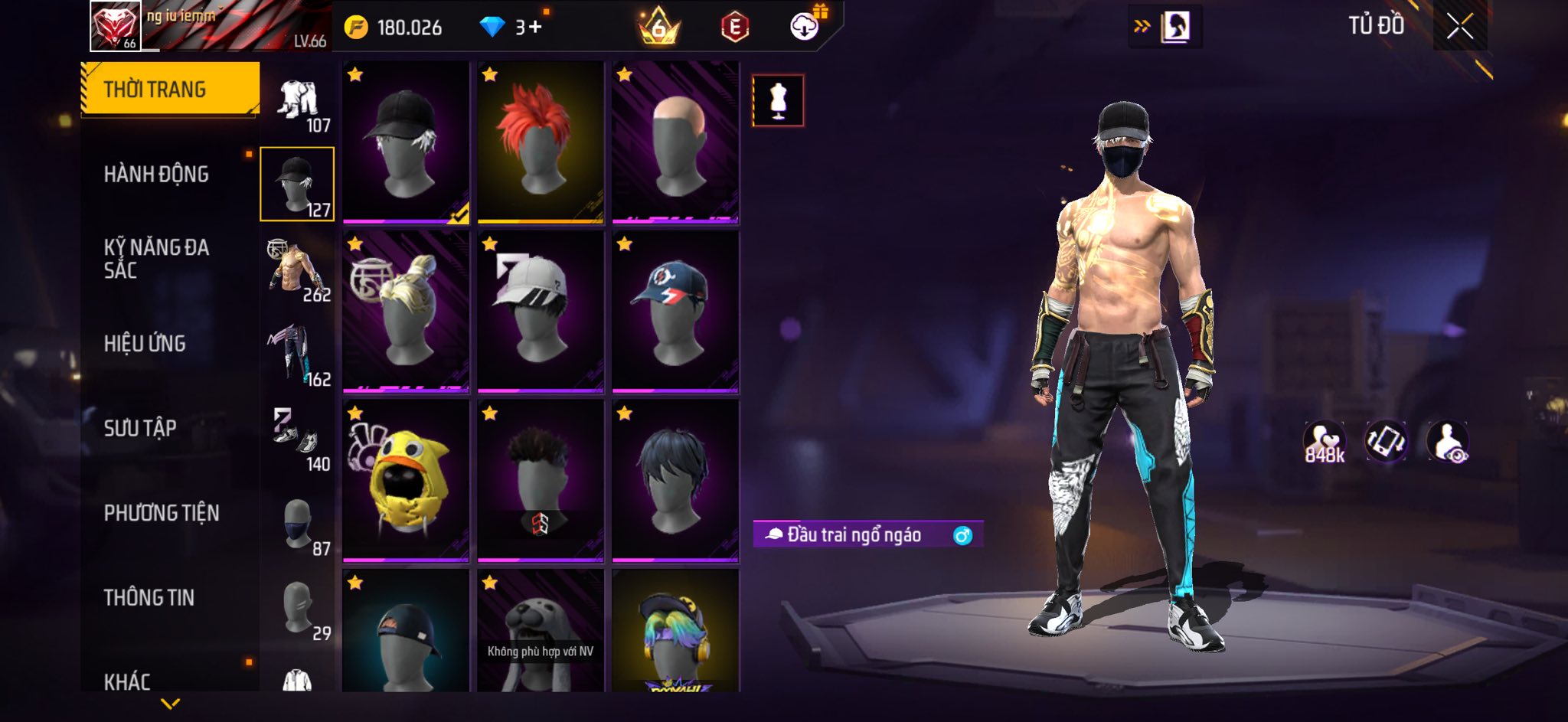This screenshot has height=722, width=1568.
Task: Pick the bald head item
Action: [x=675, y=142]
